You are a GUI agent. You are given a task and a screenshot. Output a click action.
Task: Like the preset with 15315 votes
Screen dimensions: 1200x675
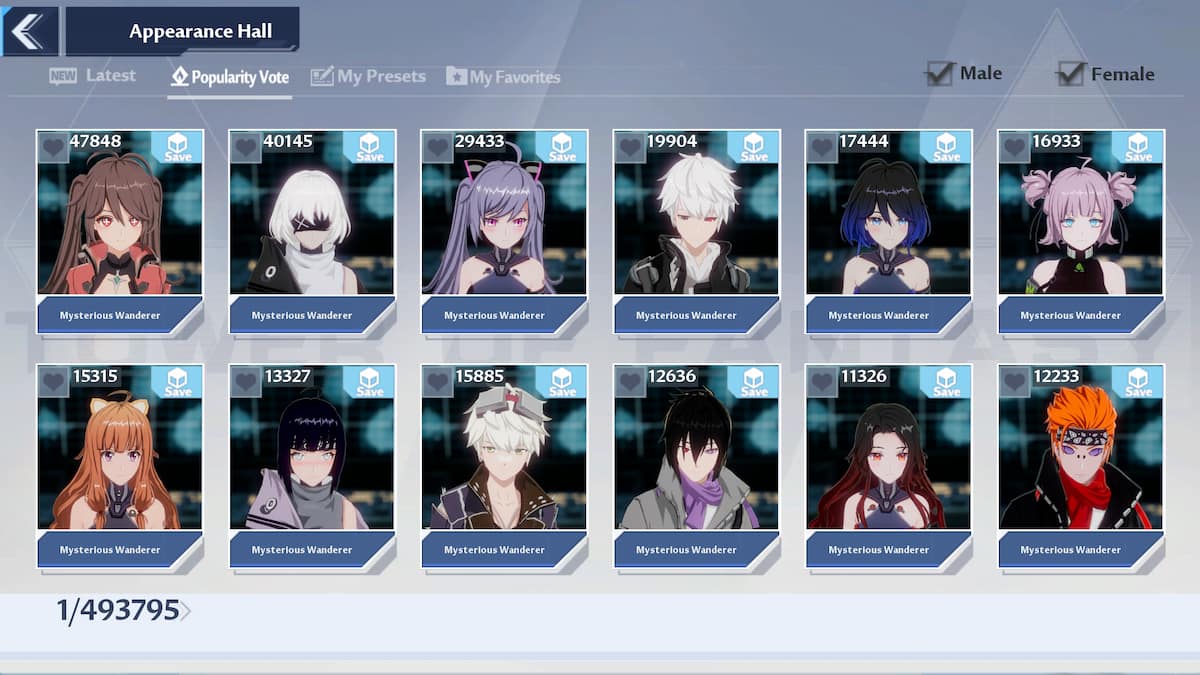53,381
